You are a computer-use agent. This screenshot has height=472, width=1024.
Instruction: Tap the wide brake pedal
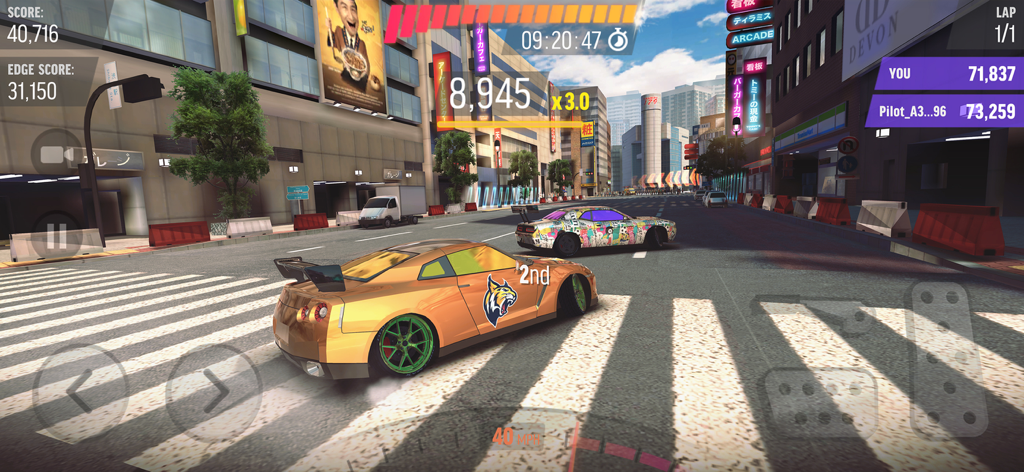point(820,403)
